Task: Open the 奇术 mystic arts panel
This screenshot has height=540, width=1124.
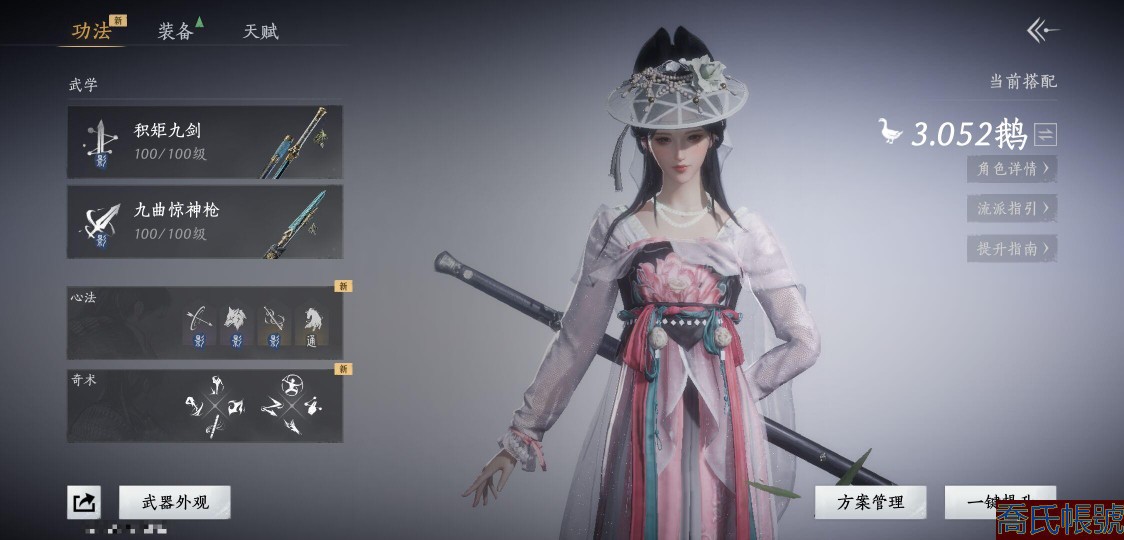Action: tap(205, 406)
